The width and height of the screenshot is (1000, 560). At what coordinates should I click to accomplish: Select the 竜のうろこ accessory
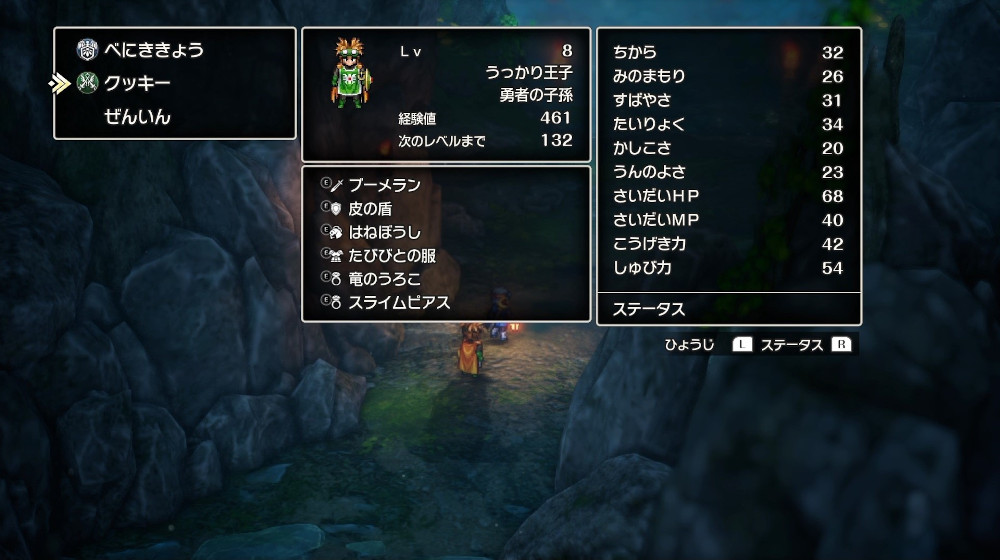tap(384, 279)
